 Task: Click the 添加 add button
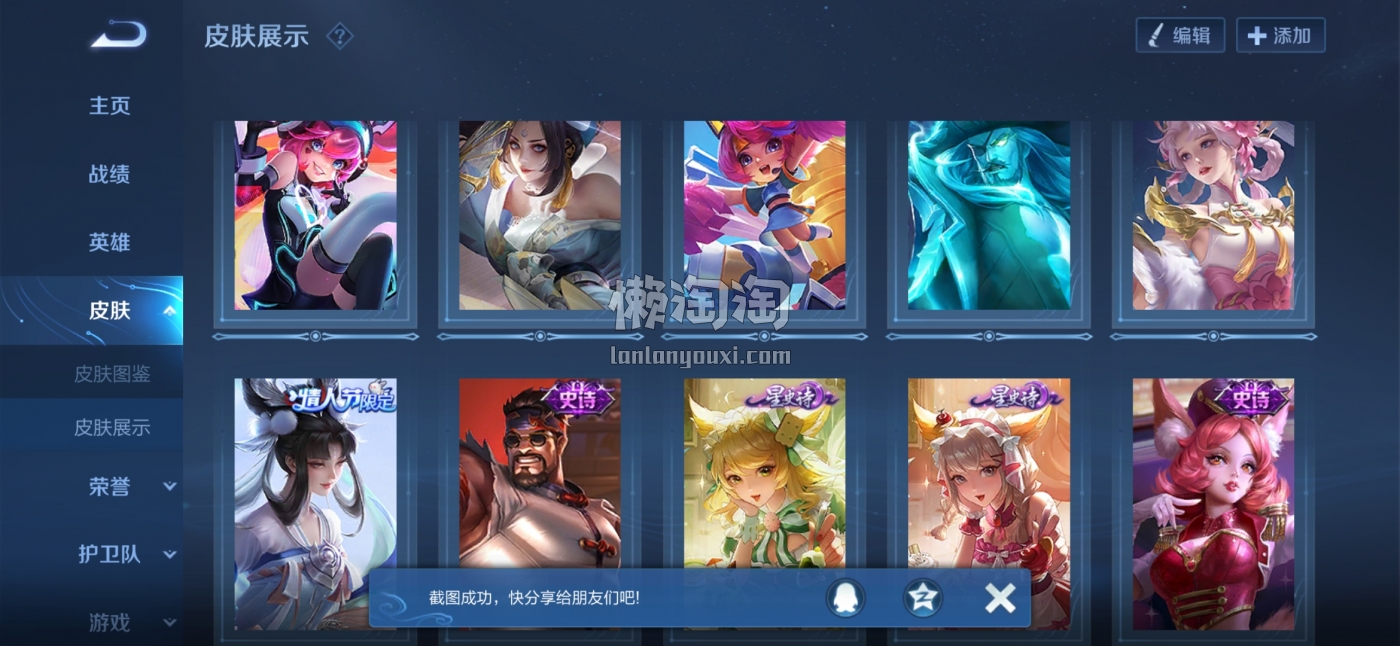1280,36
